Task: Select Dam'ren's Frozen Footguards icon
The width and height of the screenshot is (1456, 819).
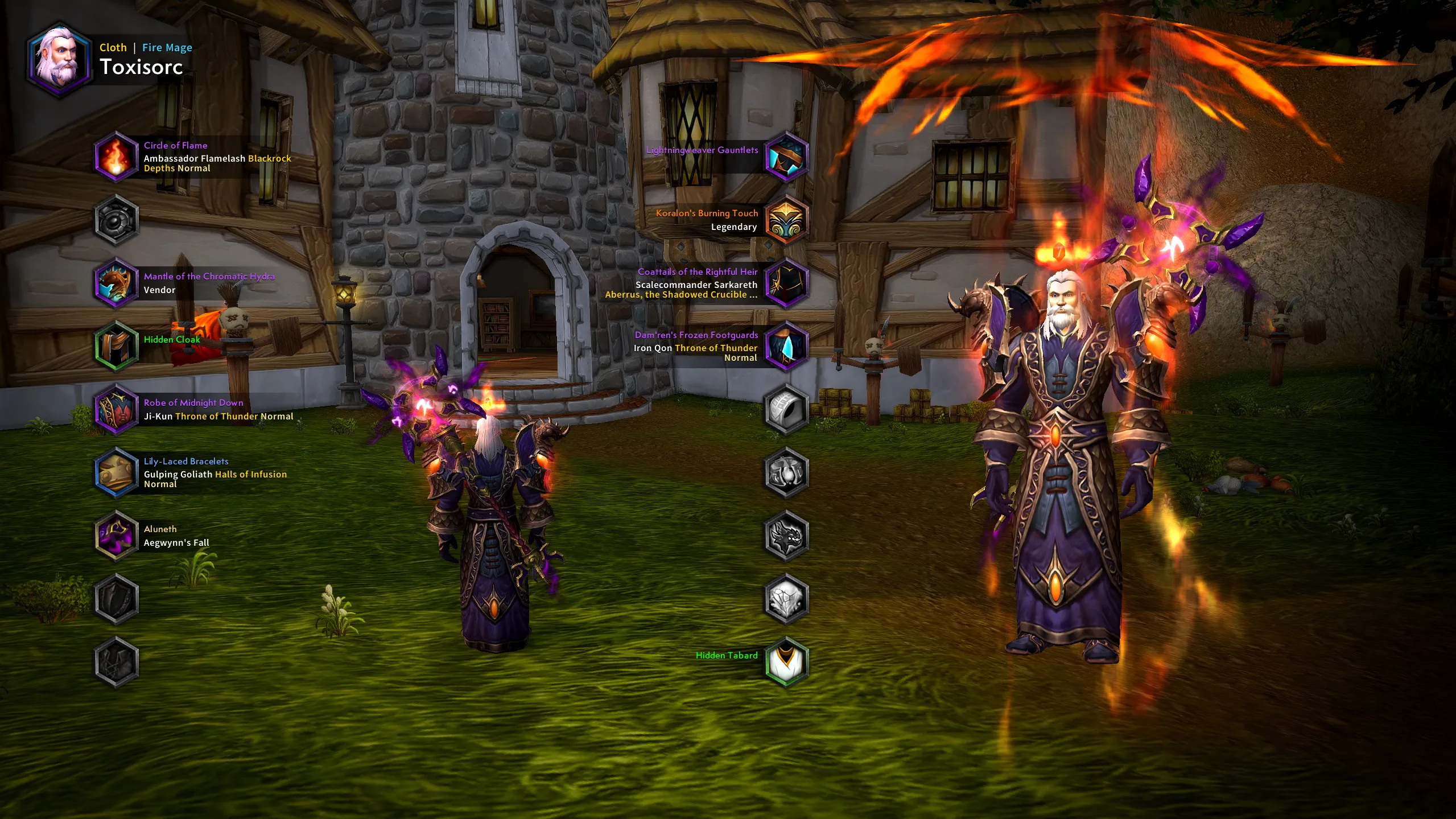Action: [x=786, y=345]
